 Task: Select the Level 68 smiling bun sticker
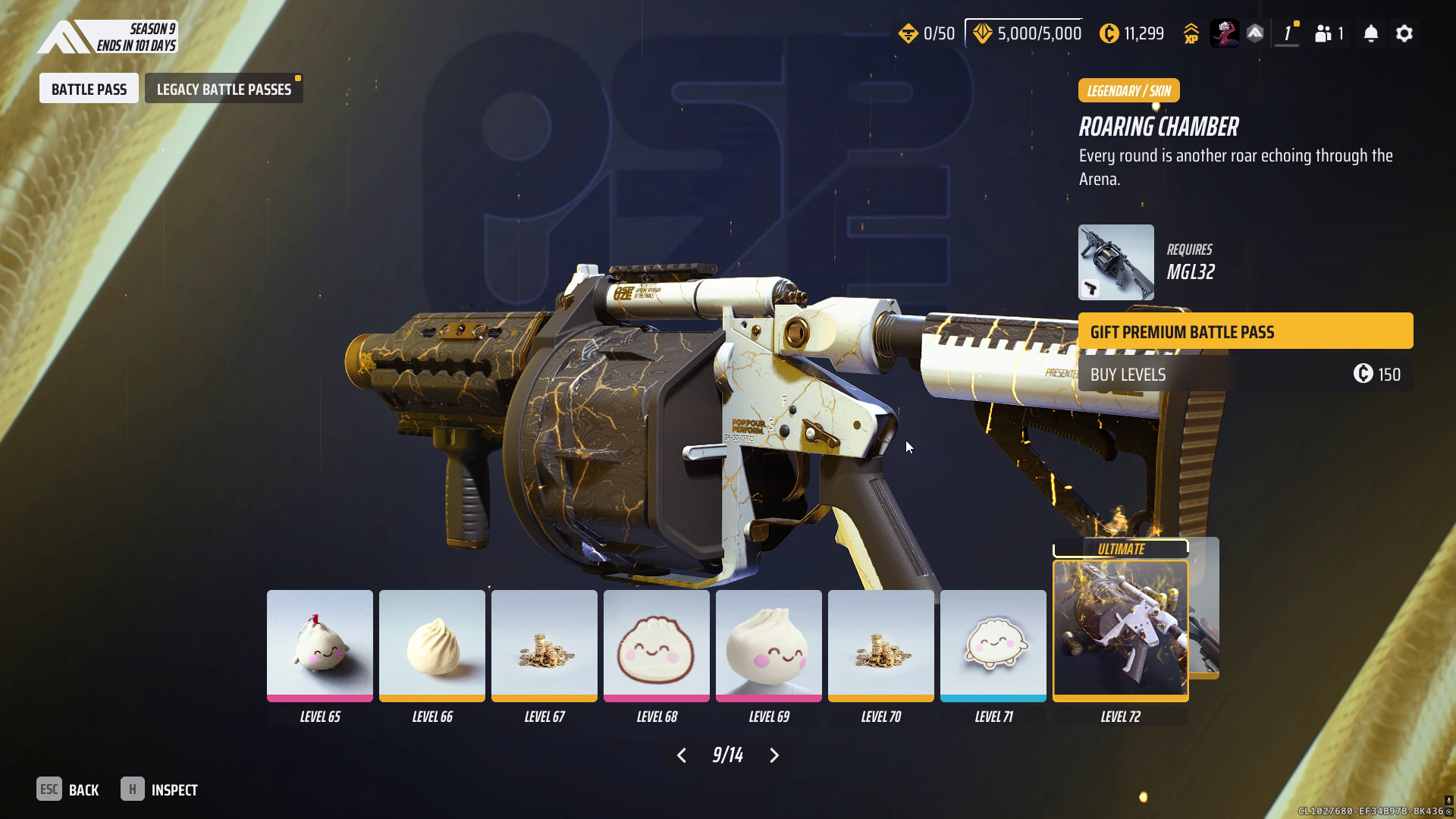(656, 645)
